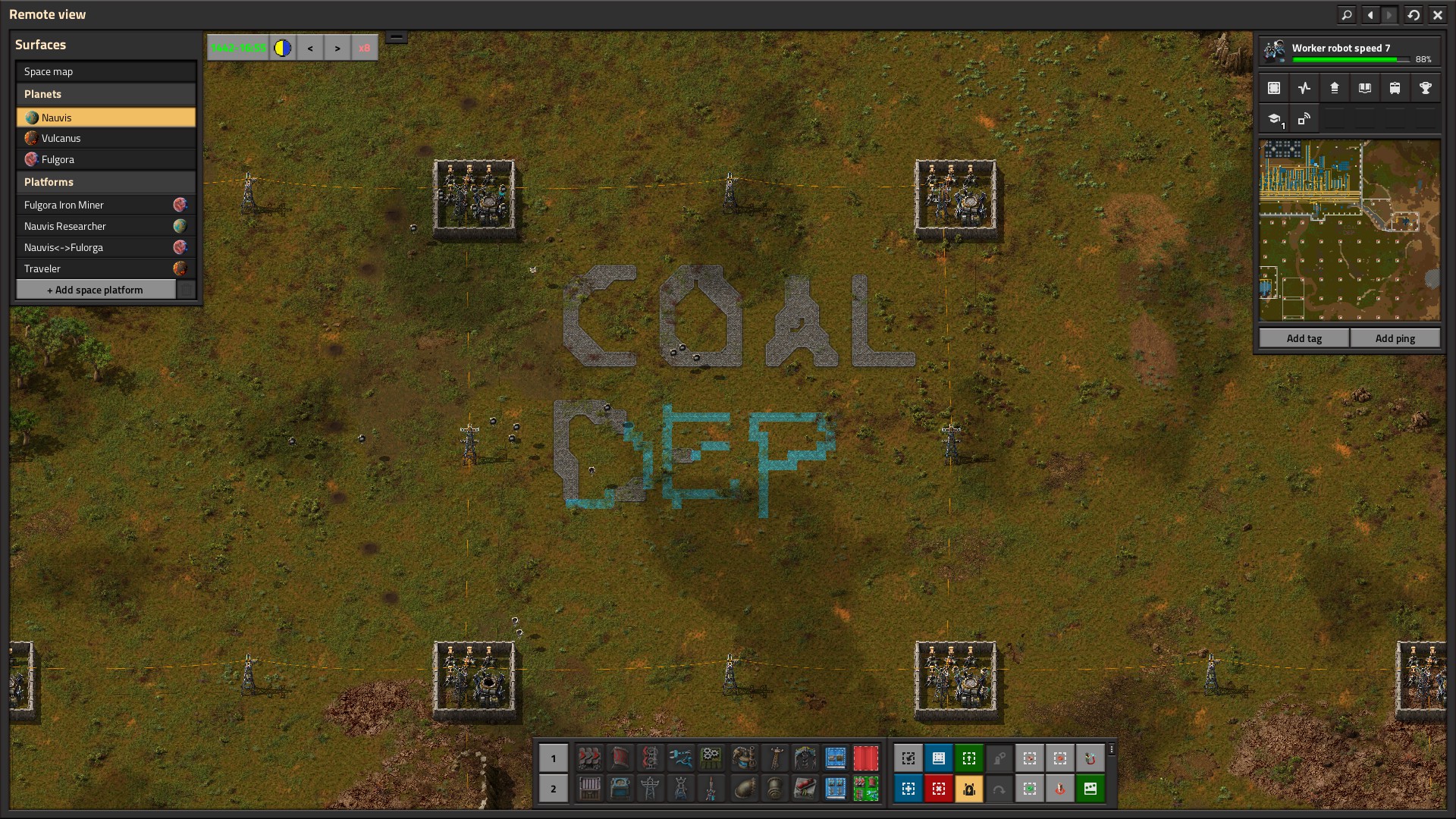Click the Add ping button
The height and width of the screenshot is (819, 1456).
click(x=1395, y=338)
